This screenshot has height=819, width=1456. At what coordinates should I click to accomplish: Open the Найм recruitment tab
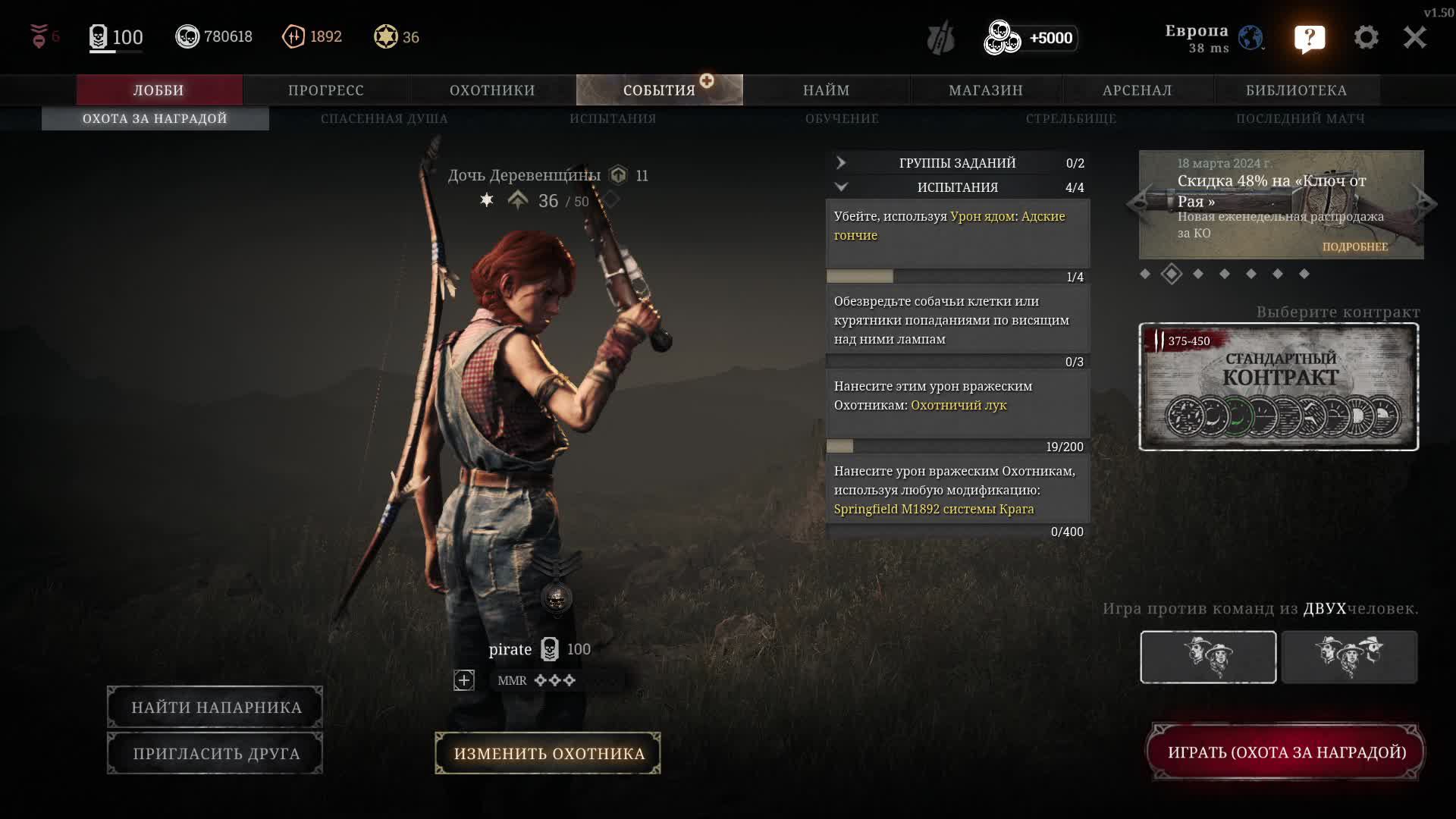826,90
